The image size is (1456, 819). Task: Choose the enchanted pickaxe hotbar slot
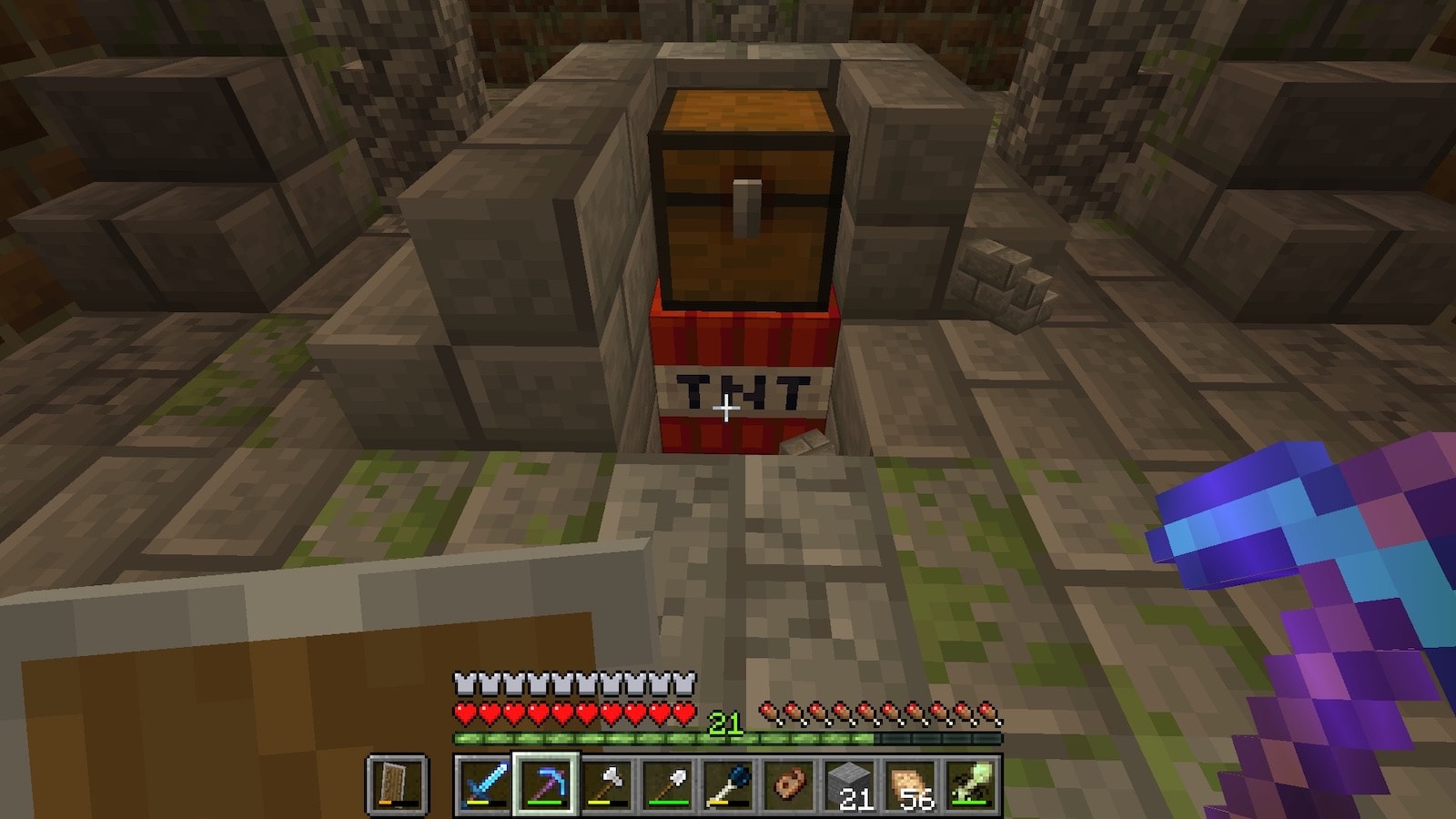(545, 784)
